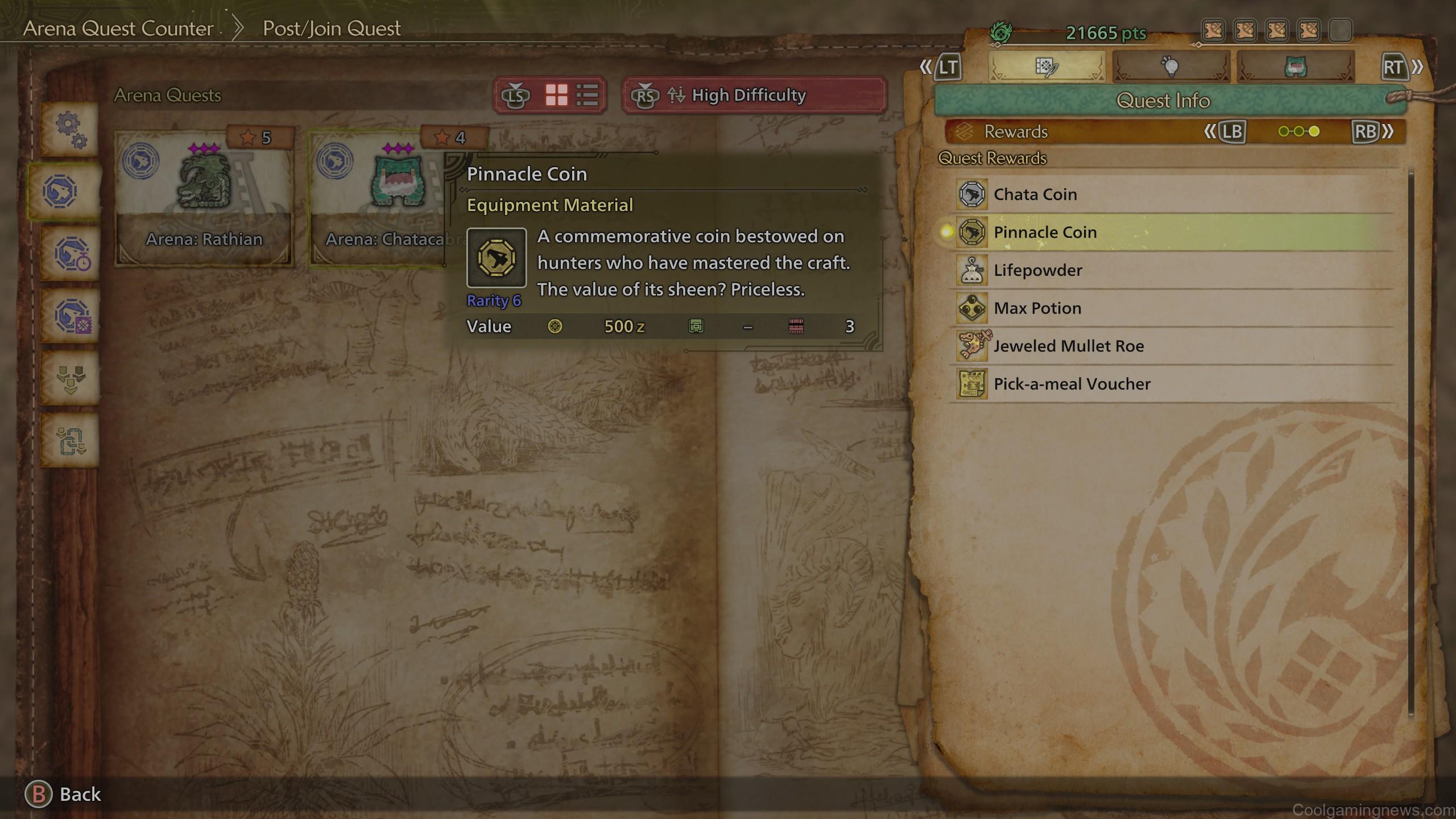Select the first quest ticket slot icon
1456x819 pixels.
coord(1213,31)
